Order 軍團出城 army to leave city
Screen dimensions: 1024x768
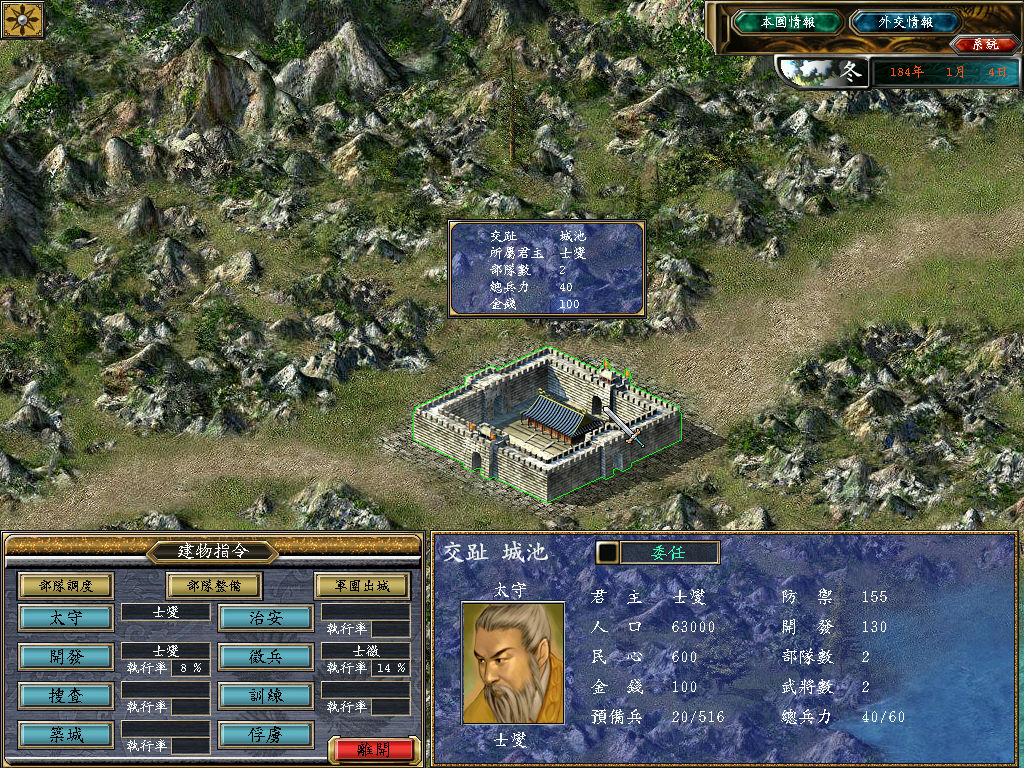point(362,585)
